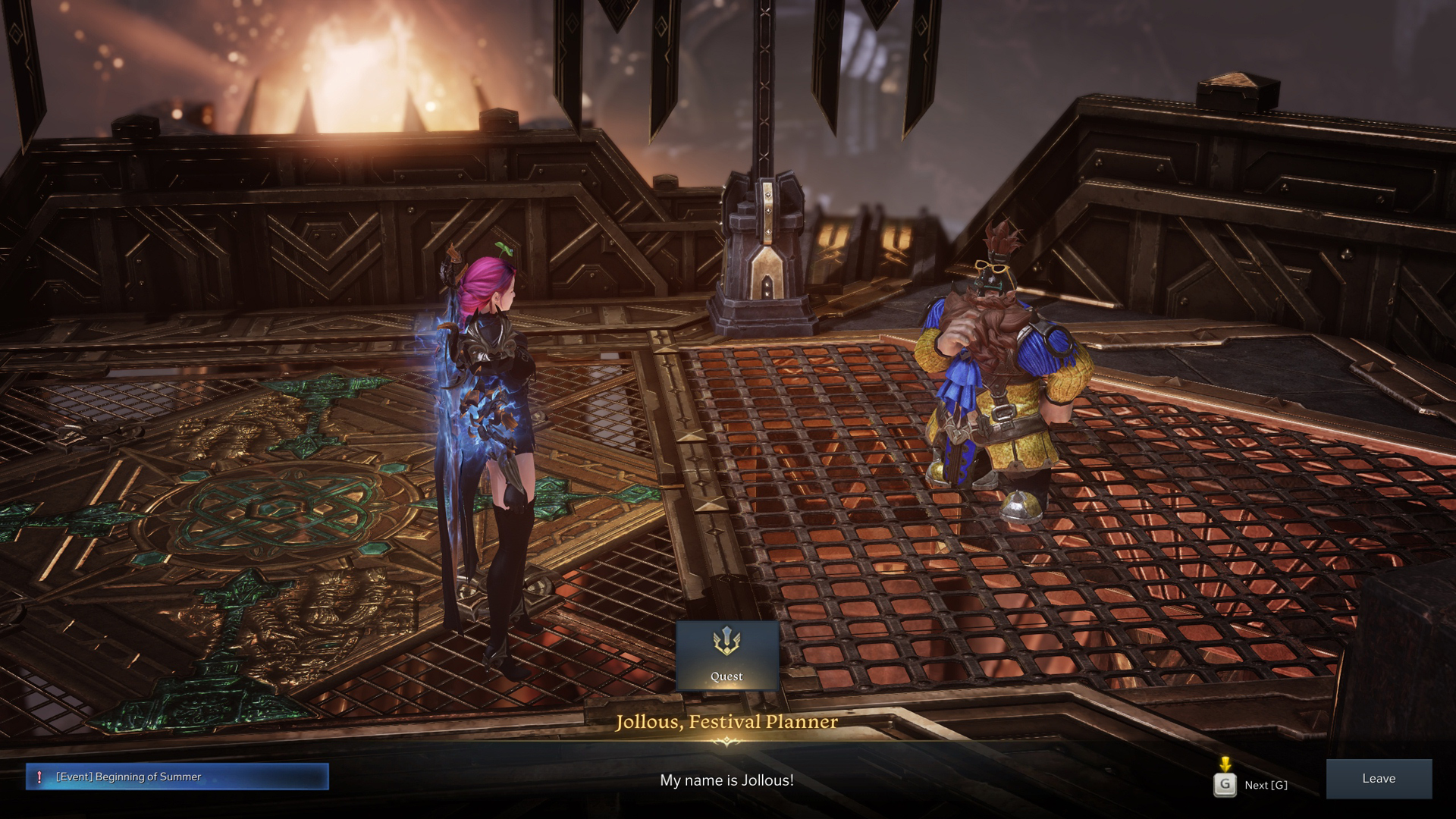1456x819 pixels.
Task: Advance dialogue with the Next button
Action: [1251, 785]
